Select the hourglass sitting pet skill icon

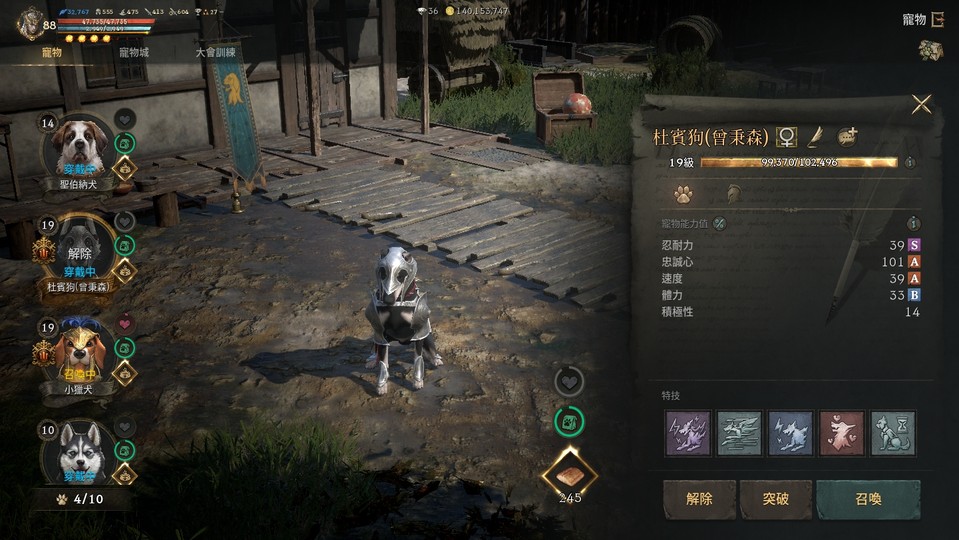tap(892, 433)
